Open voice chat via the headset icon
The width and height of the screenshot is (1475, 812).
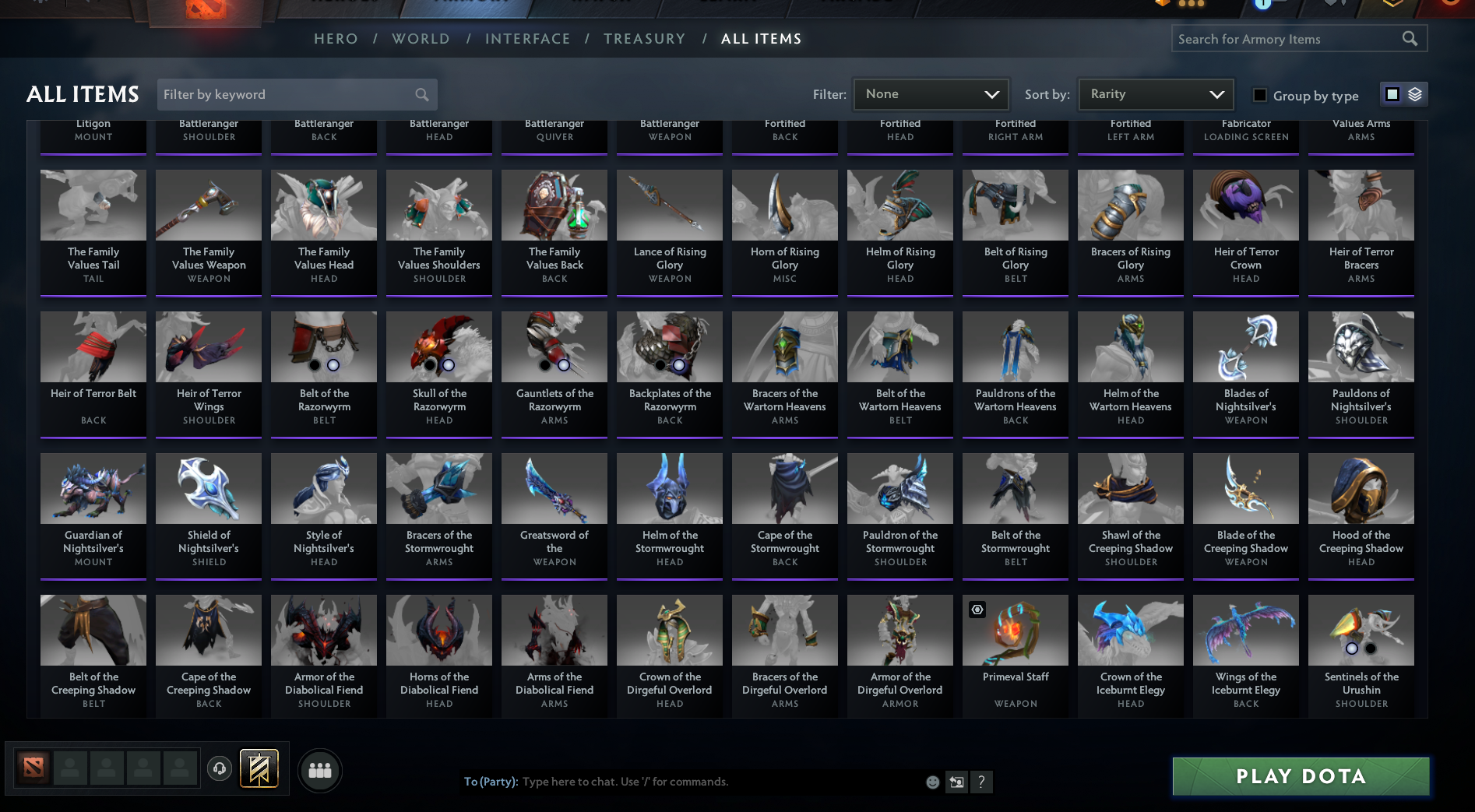click(x=219, y=768)
